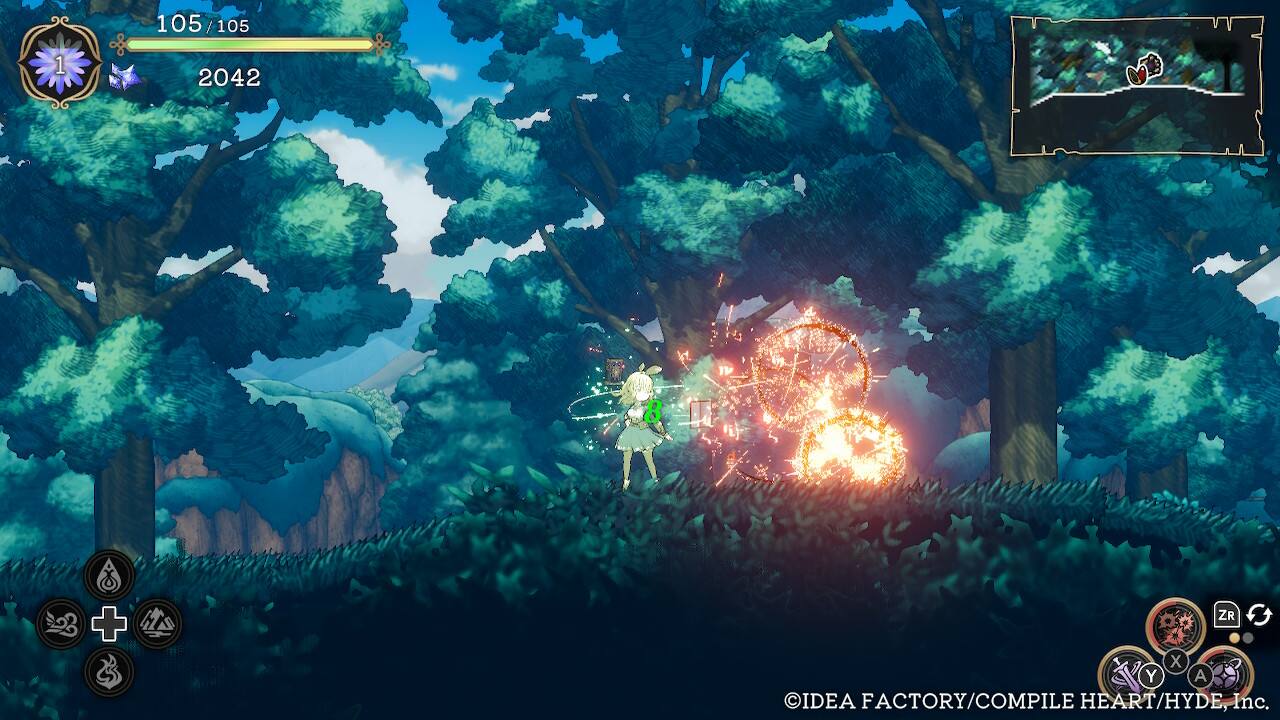The height and width of the screenshot is (720, 1280).
Task: Choose the wind swirl element icon
Action: click(x=61, y=624)
